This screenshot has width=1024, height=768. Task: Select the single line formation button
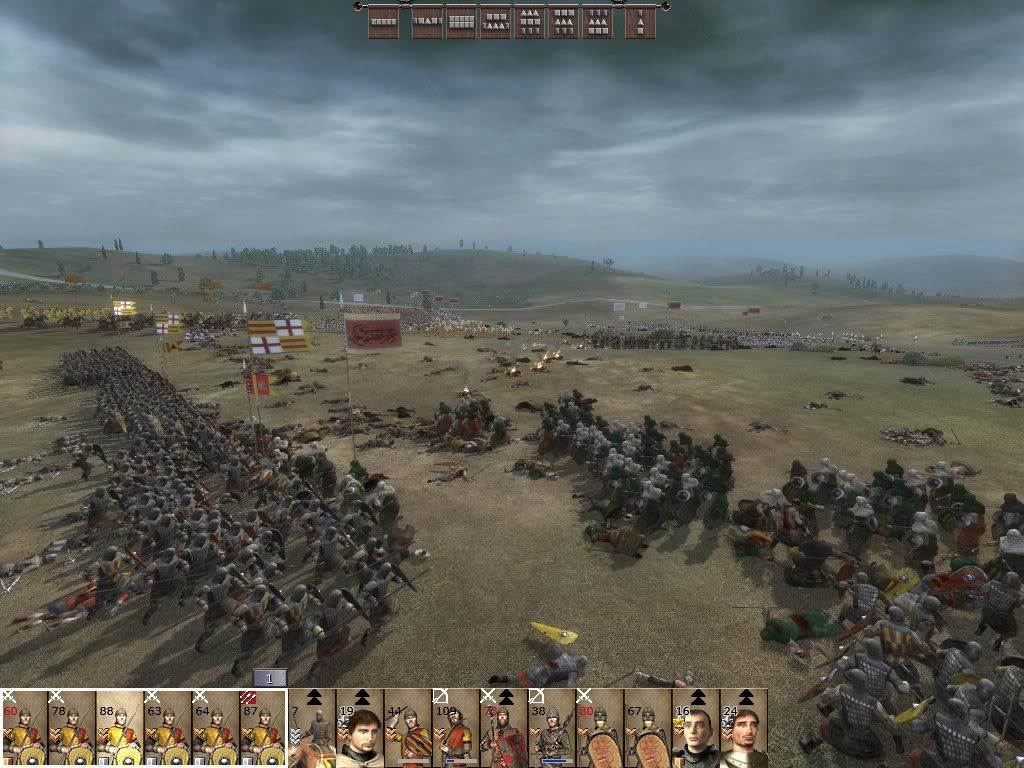[x=384, y=21]
